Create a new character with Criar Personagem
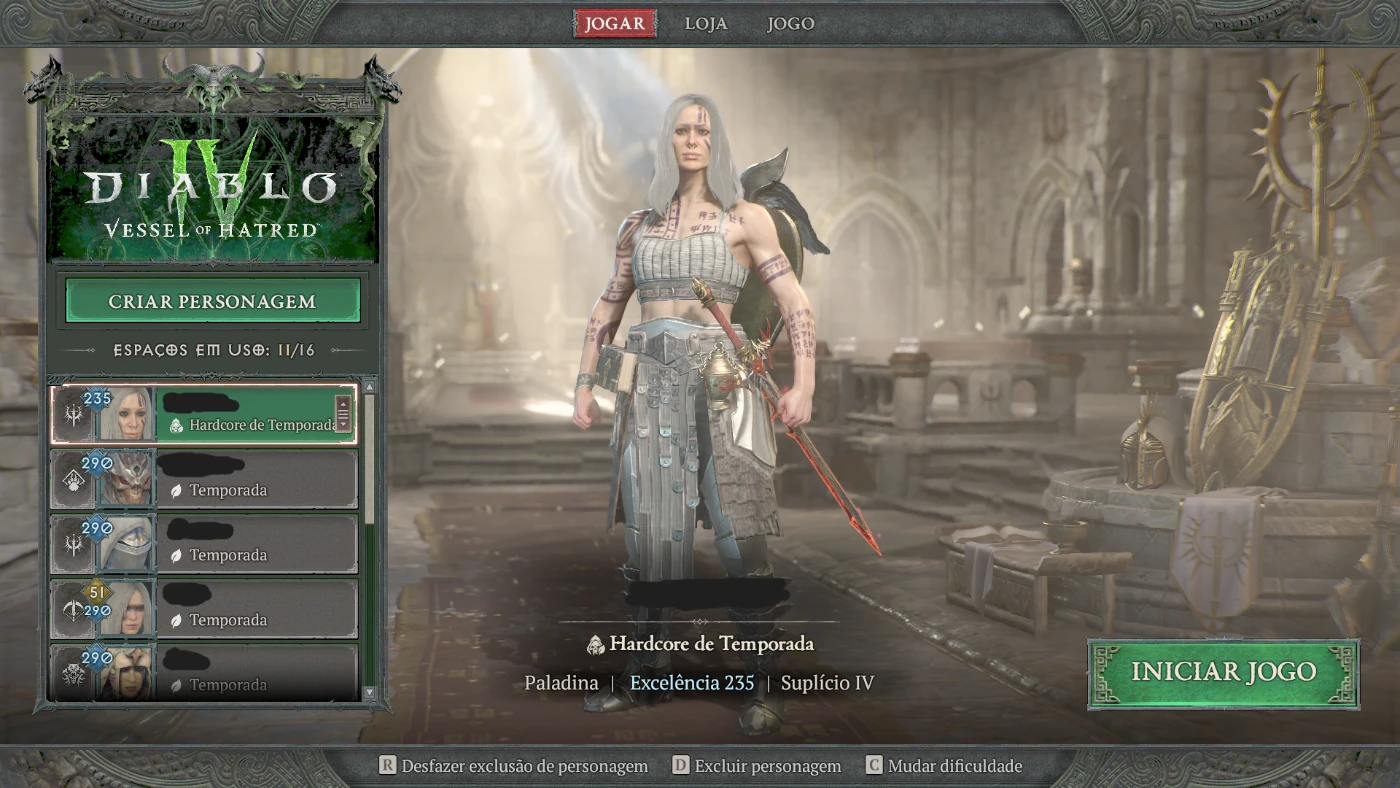Screen dimensions: 1400x788 (x=212, y=301)
